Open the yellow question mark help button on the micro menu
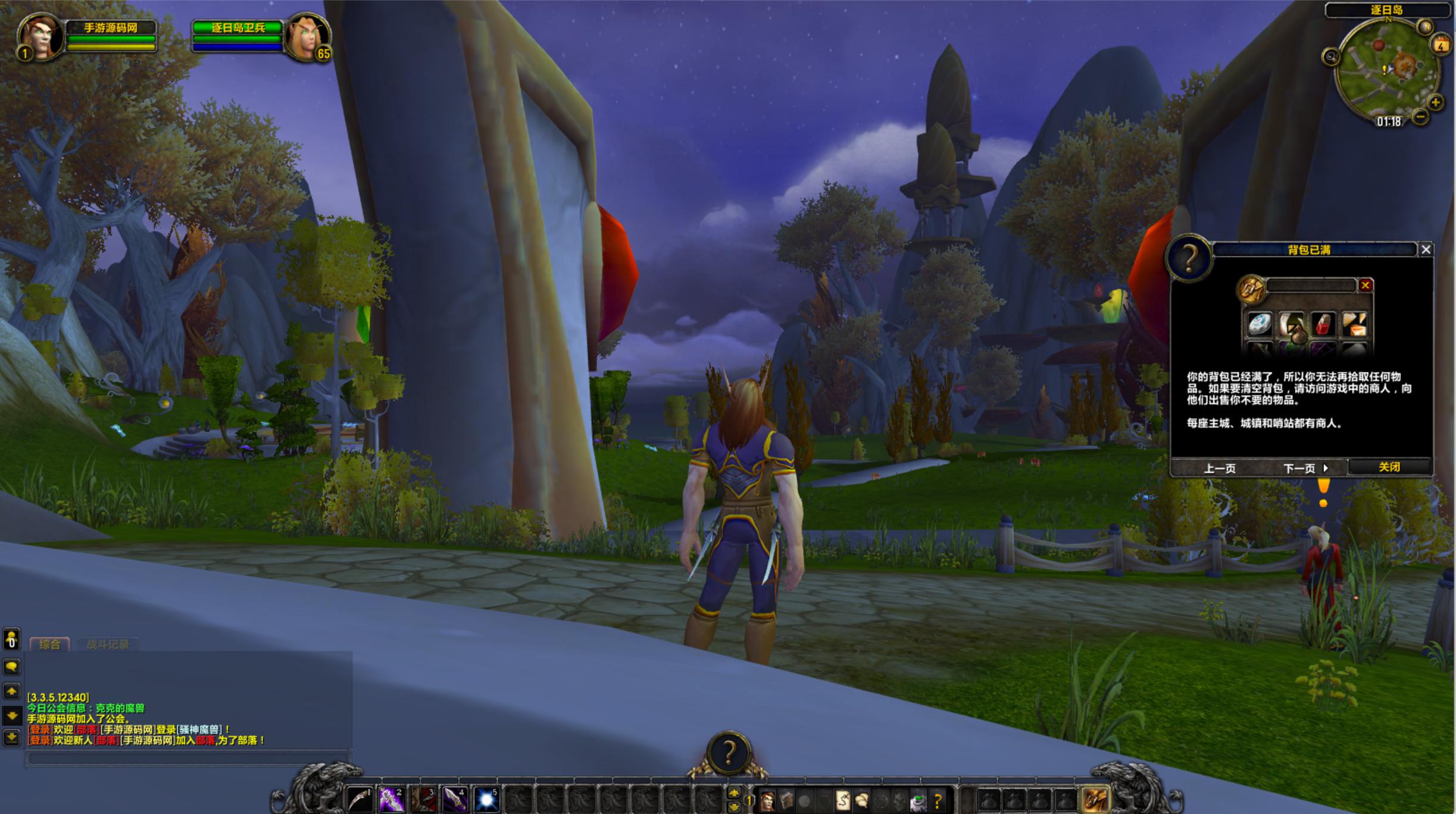The width and height of the screenshot is (1456, 814). pos(938,802)
